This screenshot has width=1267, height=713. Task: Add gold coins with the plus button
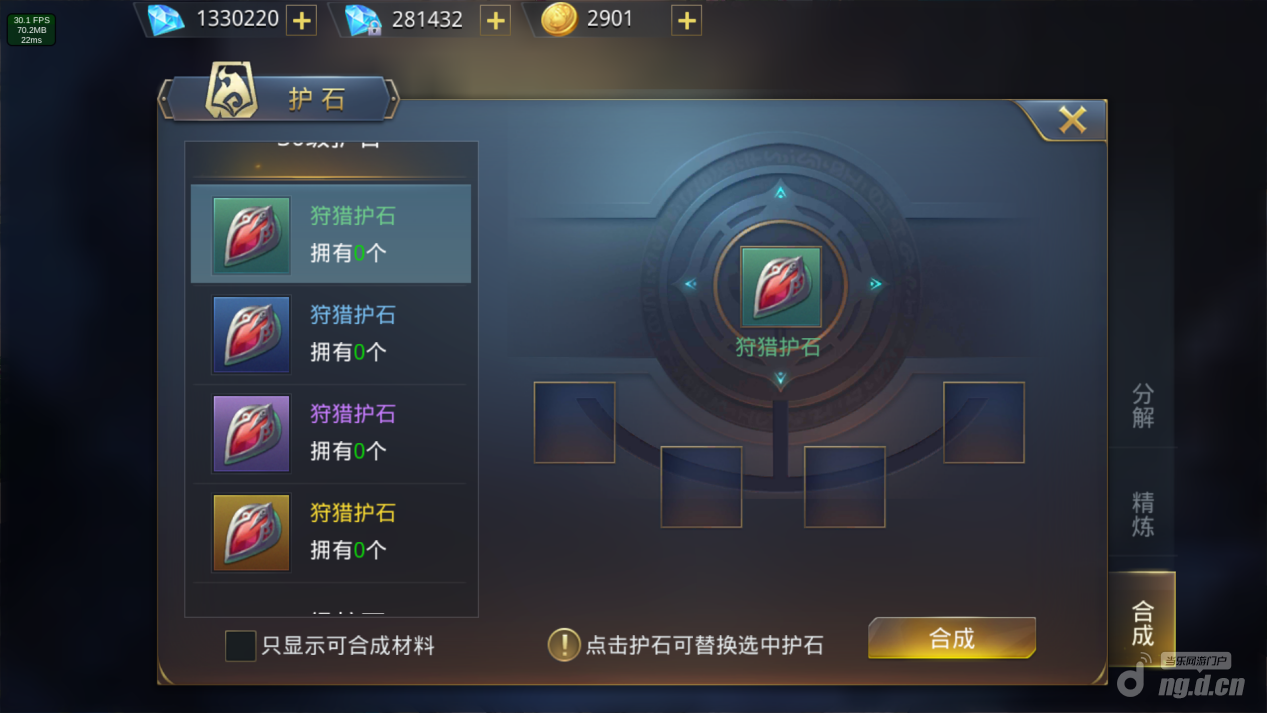tap(686, 20)
